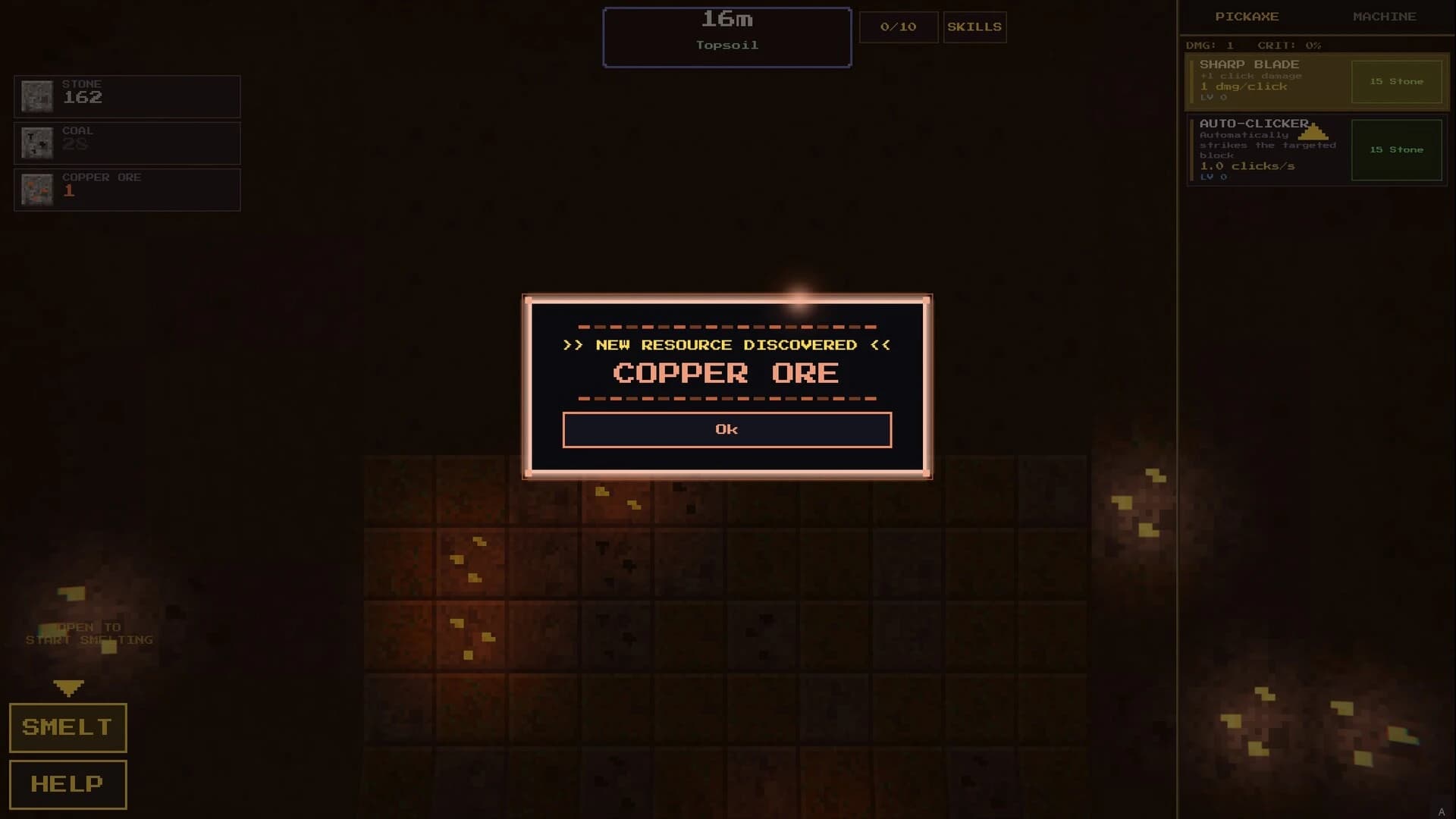1456x819 pixels.
Task: Purchase Auto-Clicker for 15 Stone
Action: pos(1396,149)
